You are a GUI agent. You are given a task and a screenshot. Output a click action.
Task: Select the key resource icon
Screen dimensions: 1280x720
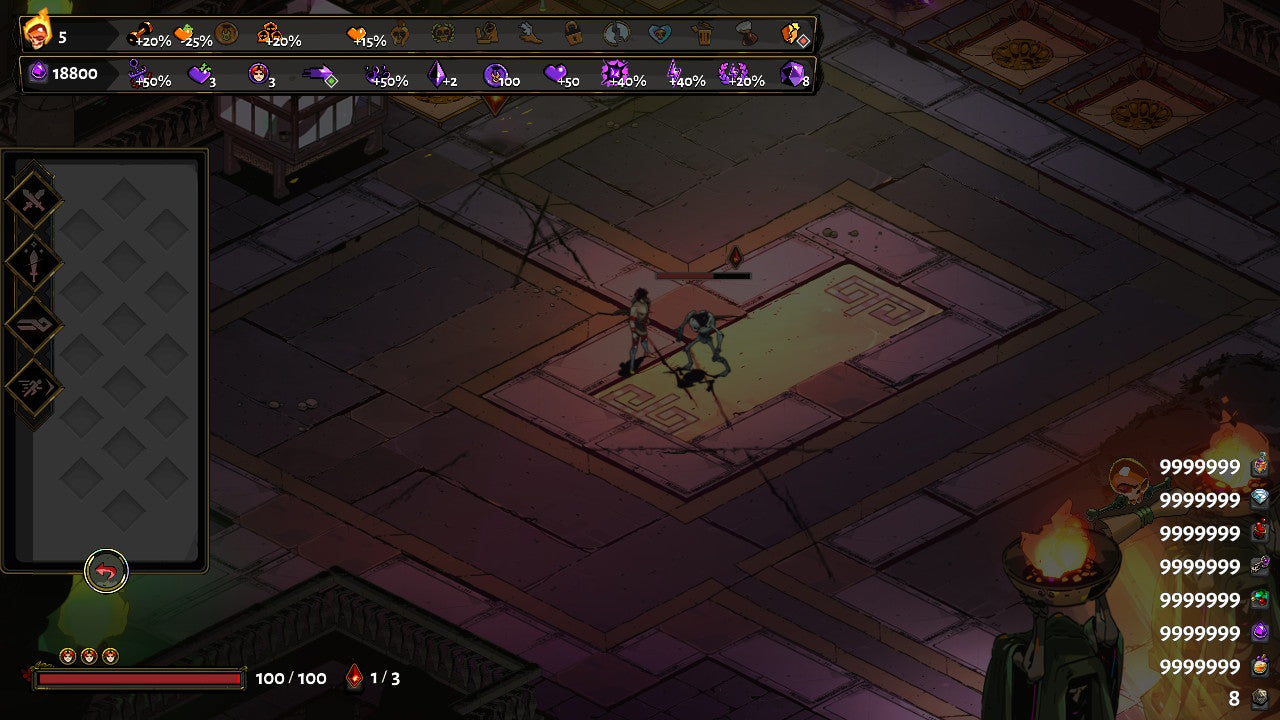click(x=1260, y=566)
